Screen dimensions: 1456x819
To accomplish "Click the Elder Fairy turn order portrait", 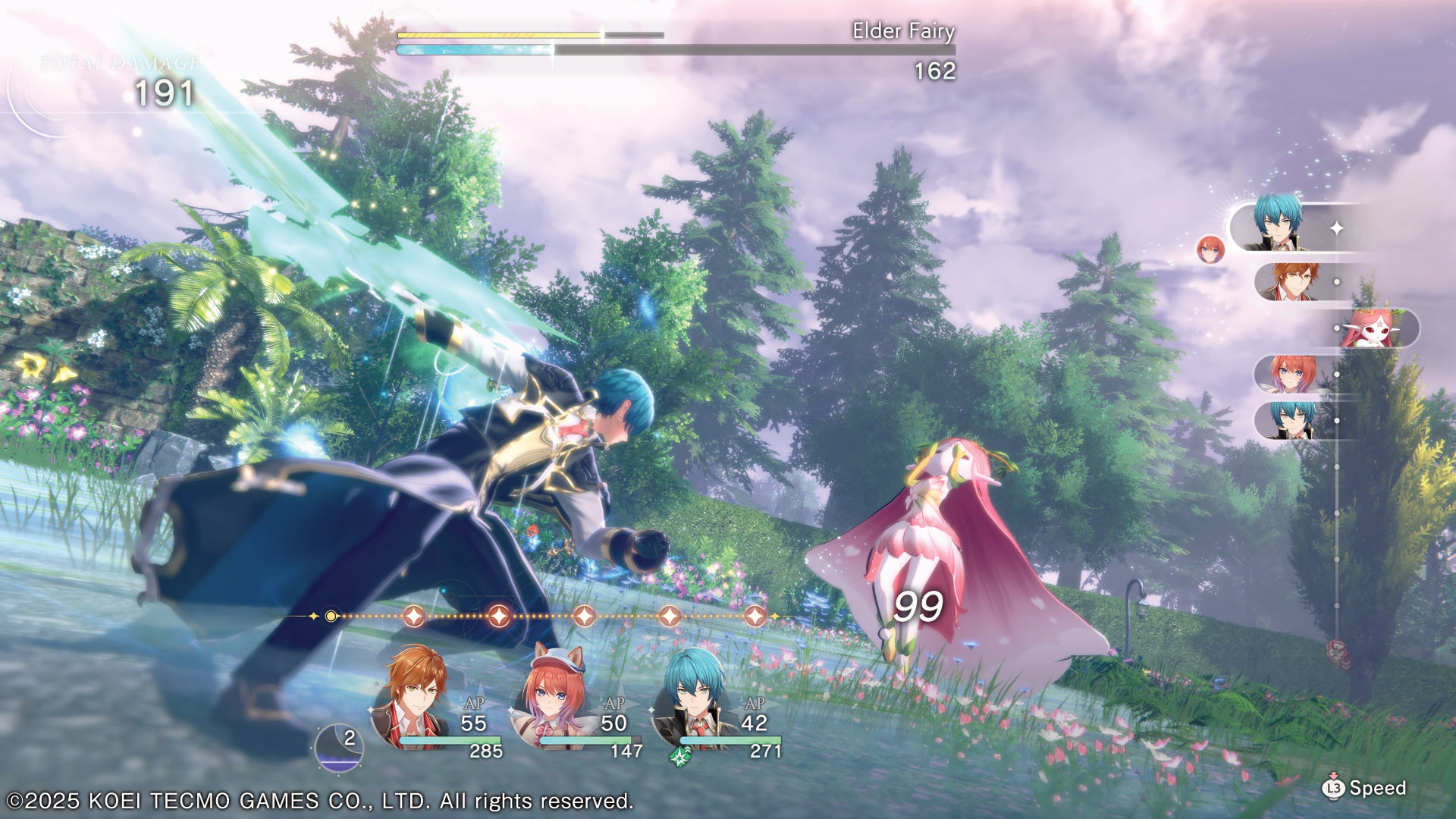I will click(1371, 328).
